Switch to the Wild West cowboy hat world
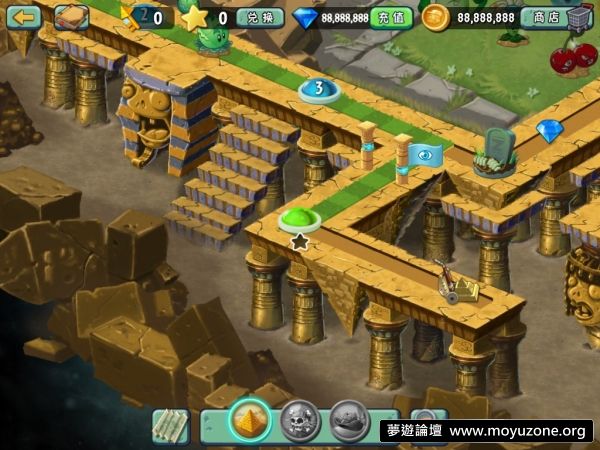The height and width of the screenshot is (450, 600). pos(350,420)
